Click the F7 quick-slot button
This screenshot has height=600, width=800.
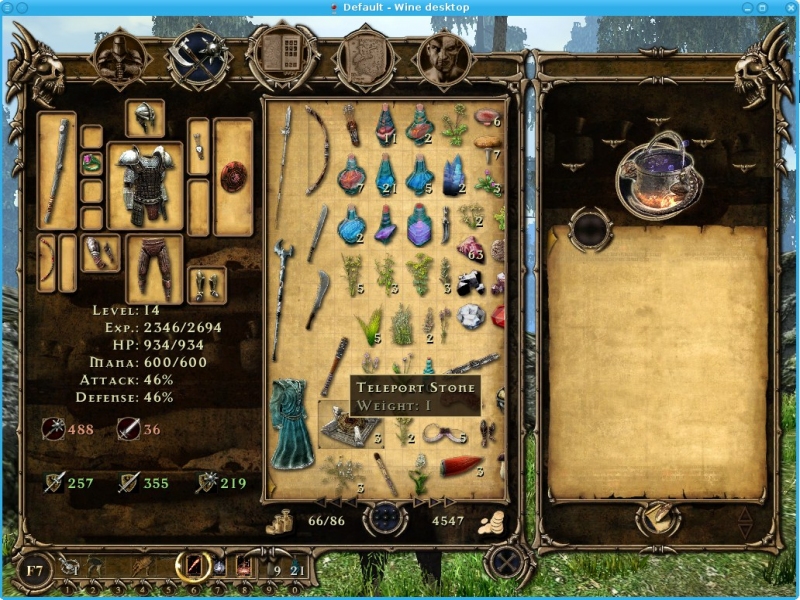(x=35, y=571)
